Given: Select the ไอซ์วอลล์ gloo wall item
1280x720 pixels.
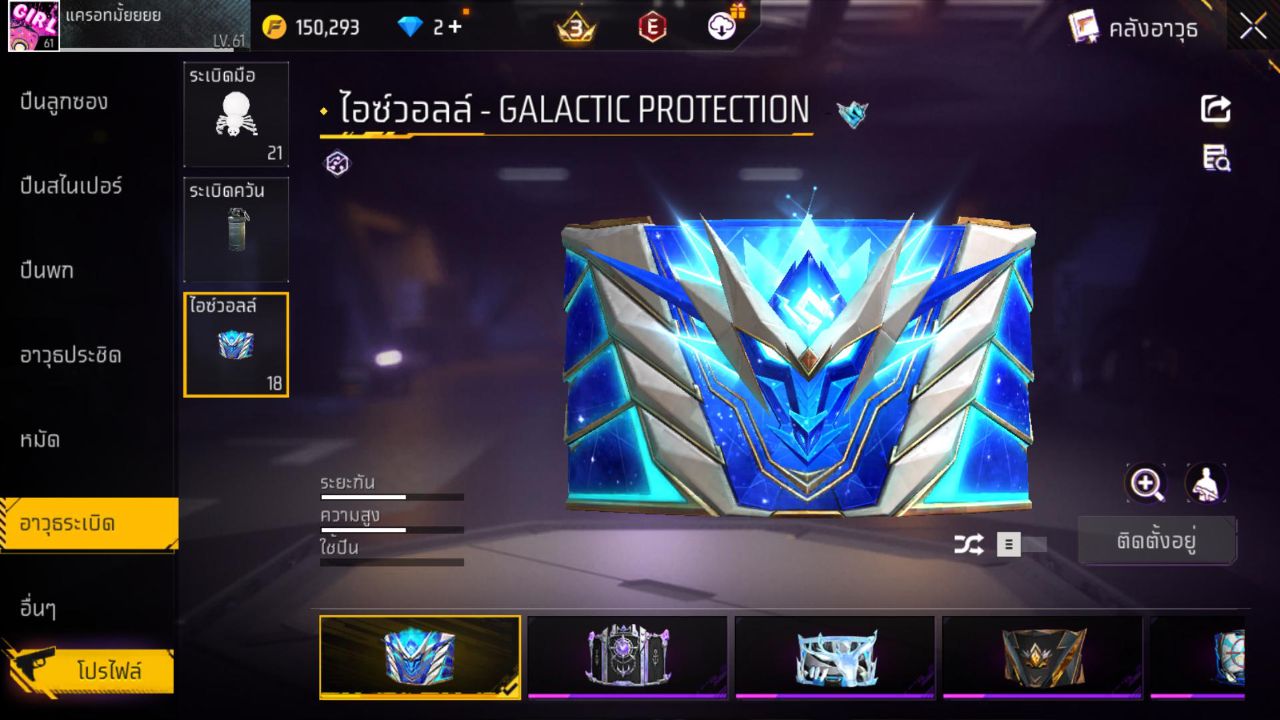Looking at the screenshot, I should coord(236,345).
